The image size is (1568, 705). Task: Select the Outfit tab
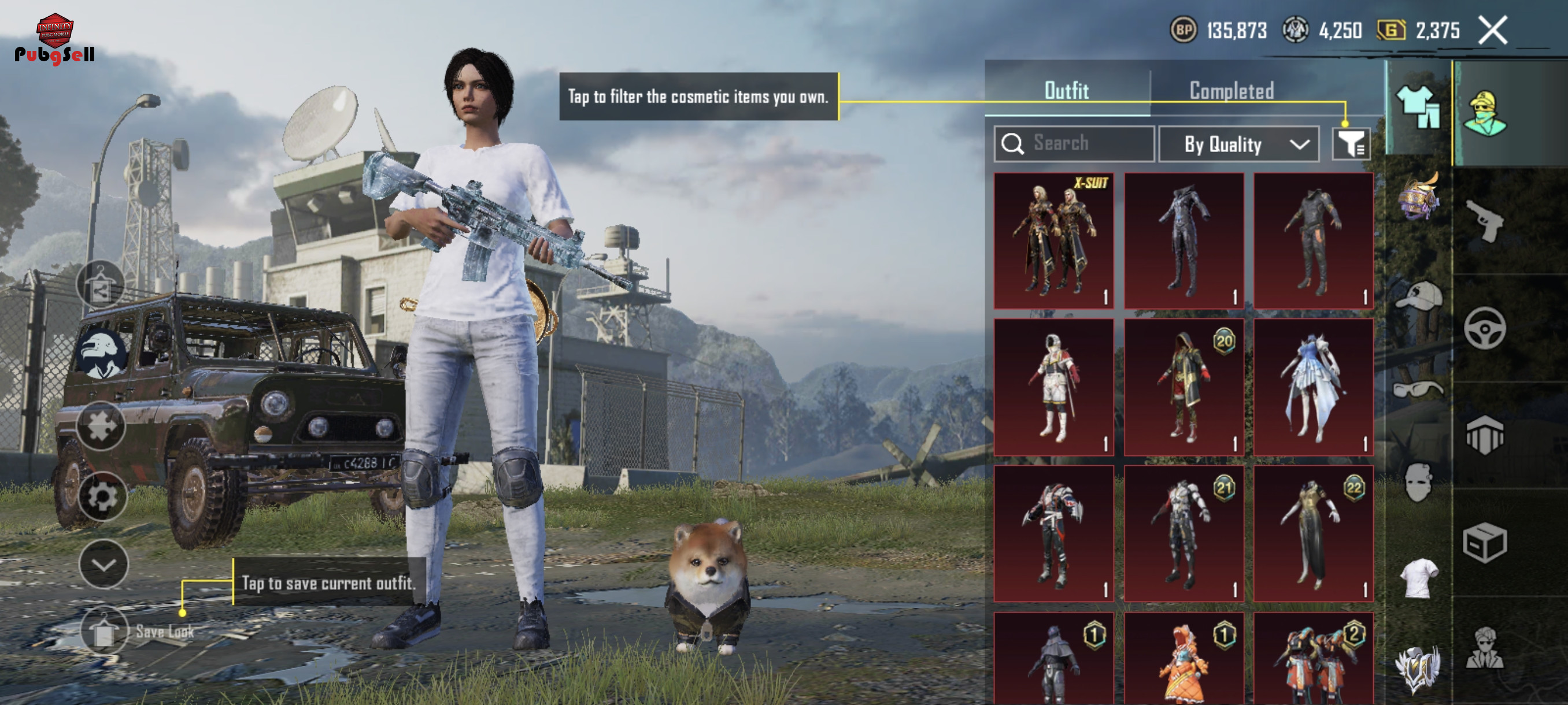click(x=1066, y=91)
